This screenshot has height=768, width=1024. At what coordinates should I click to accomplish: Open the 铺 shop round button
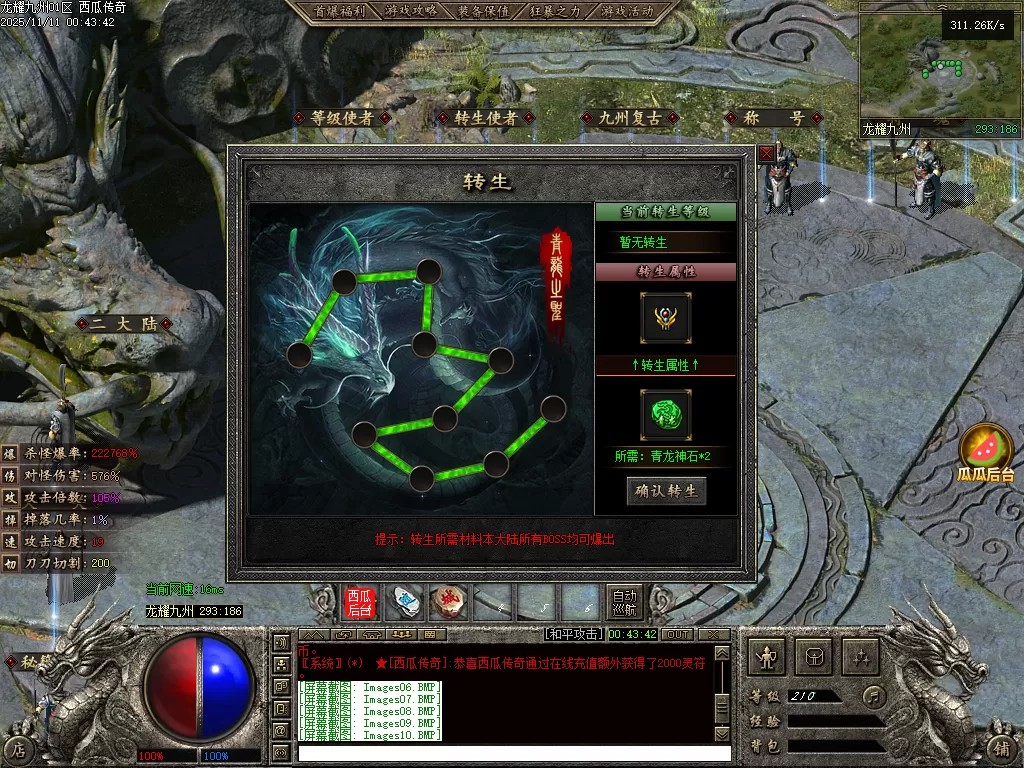(1003, 748)
